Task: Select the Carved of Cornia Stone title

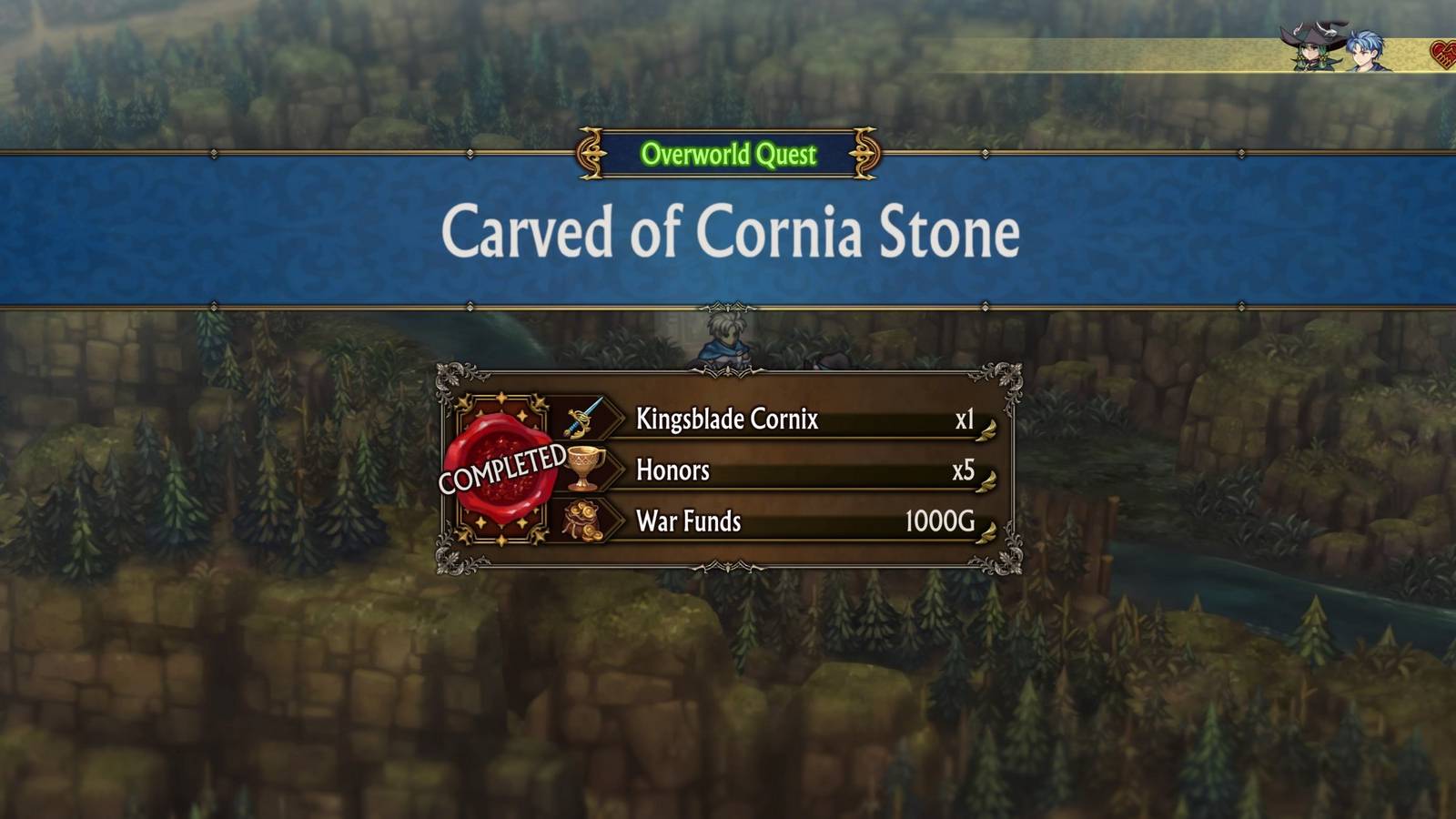Action: pyautogui.click(x=728, y=233)
